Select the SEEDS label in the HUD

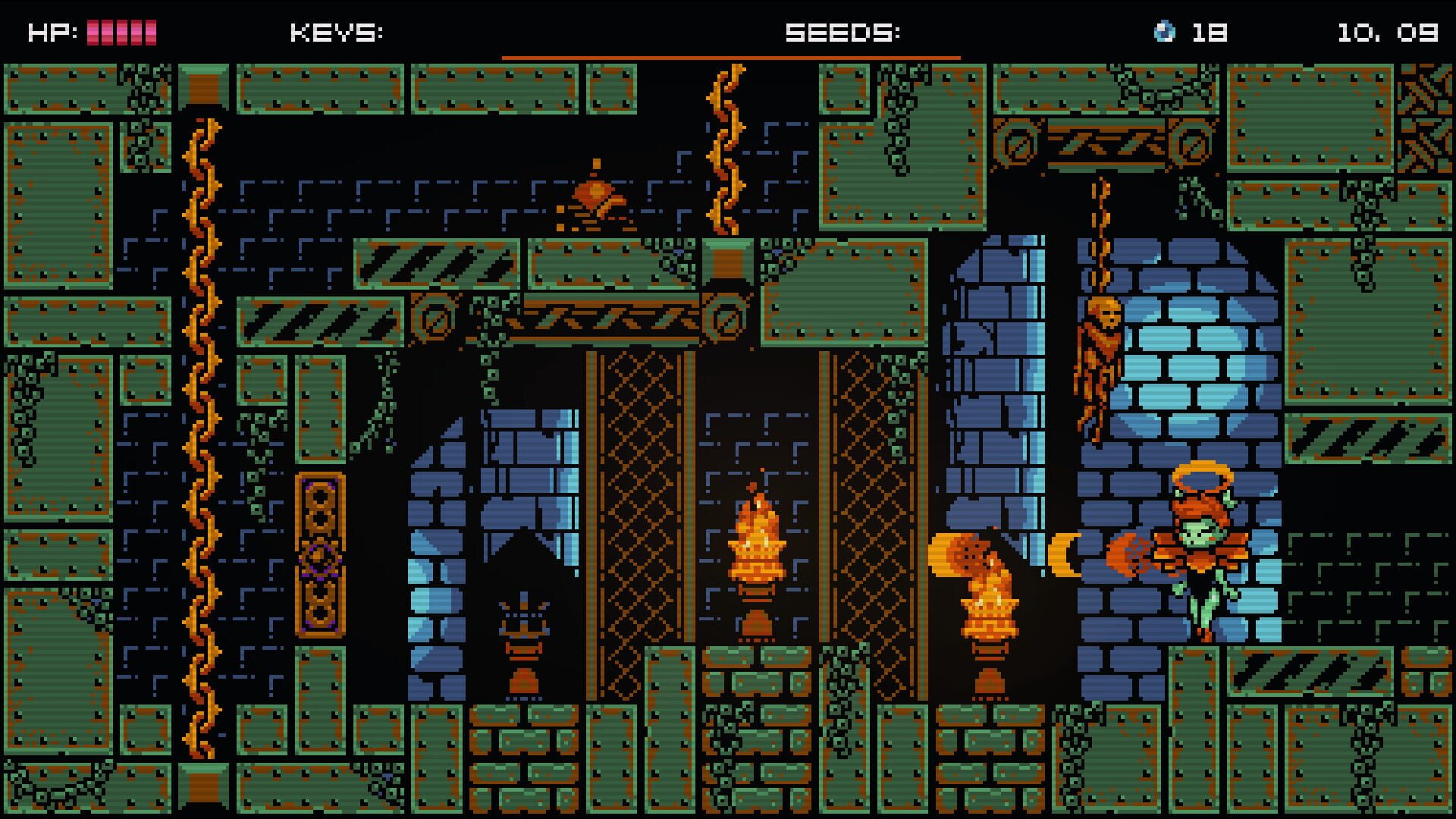click(x=842, y=33)
